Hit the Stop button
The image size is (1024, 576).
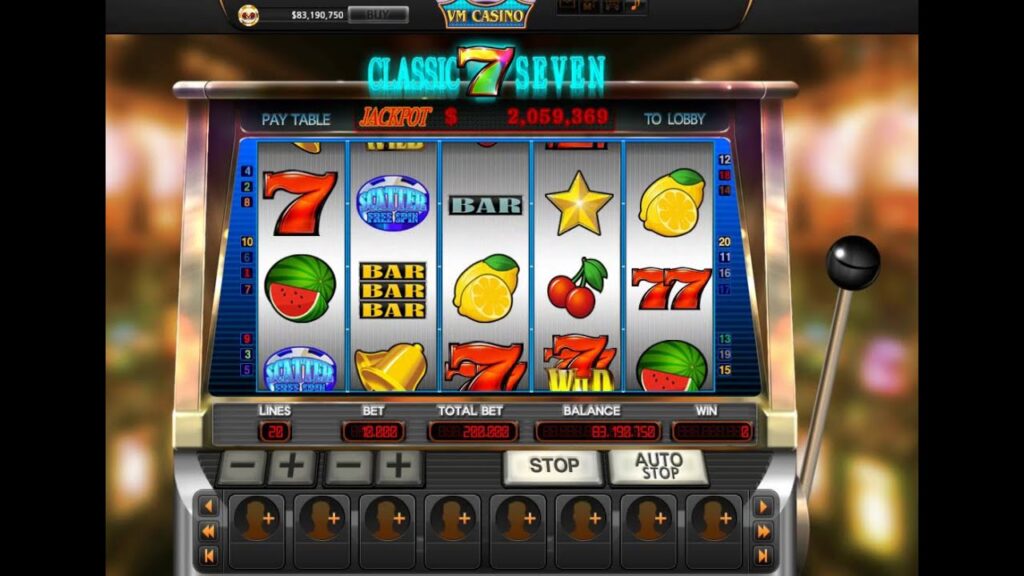click(553, 466)
